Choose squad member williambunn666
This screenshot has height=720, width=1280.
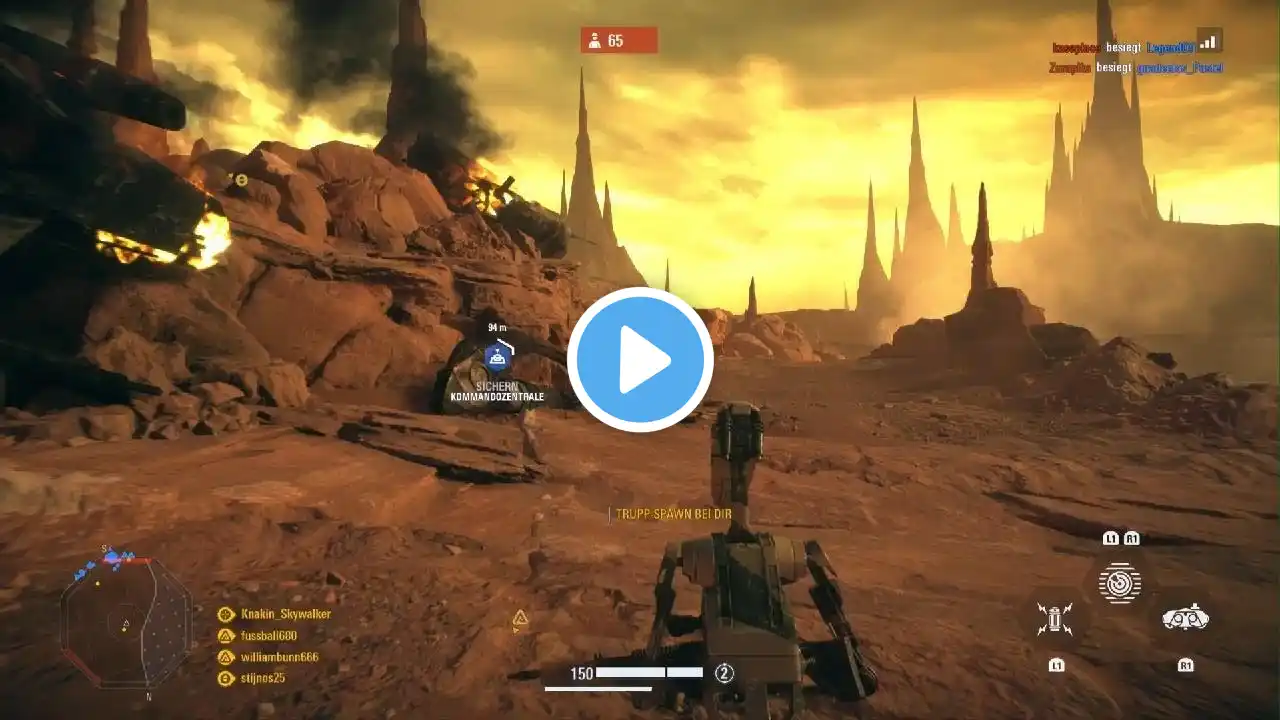click(x=278, y=657)
